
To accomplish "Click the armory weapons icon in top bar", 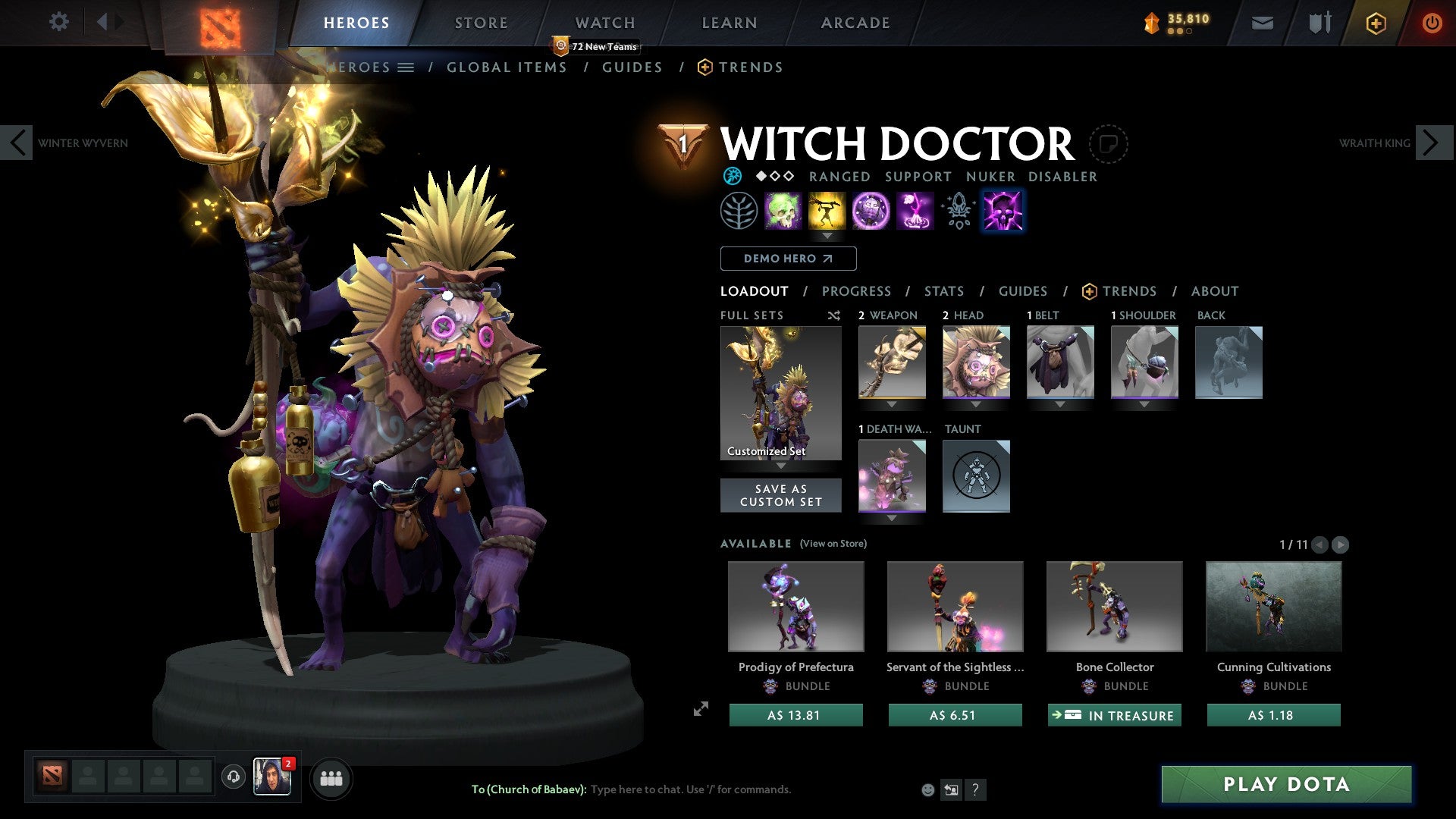I will pos(1319,23).
